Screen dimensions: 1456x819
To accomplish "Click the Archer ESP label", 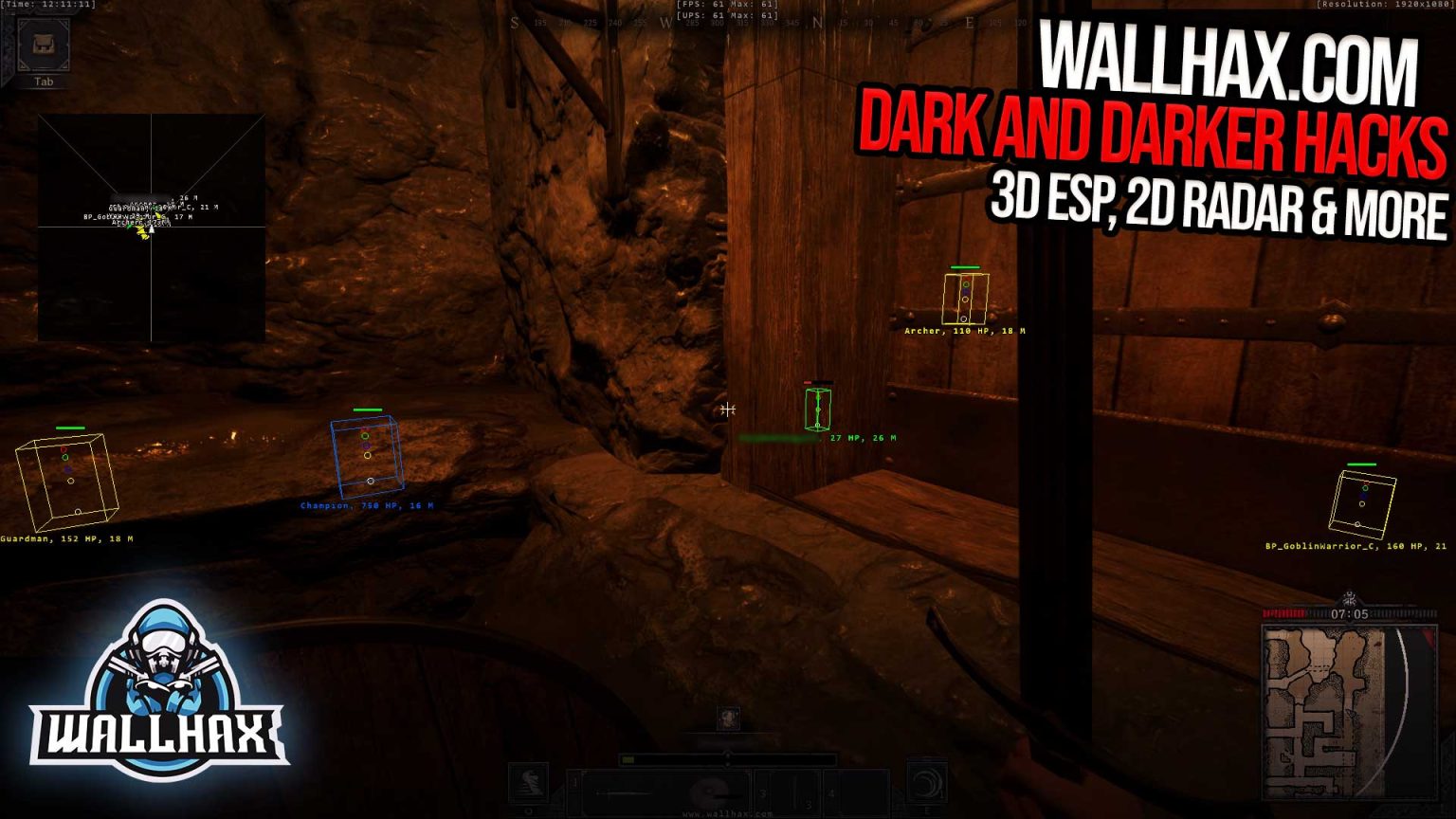I will pyautogui.click(x=964, y=333).
